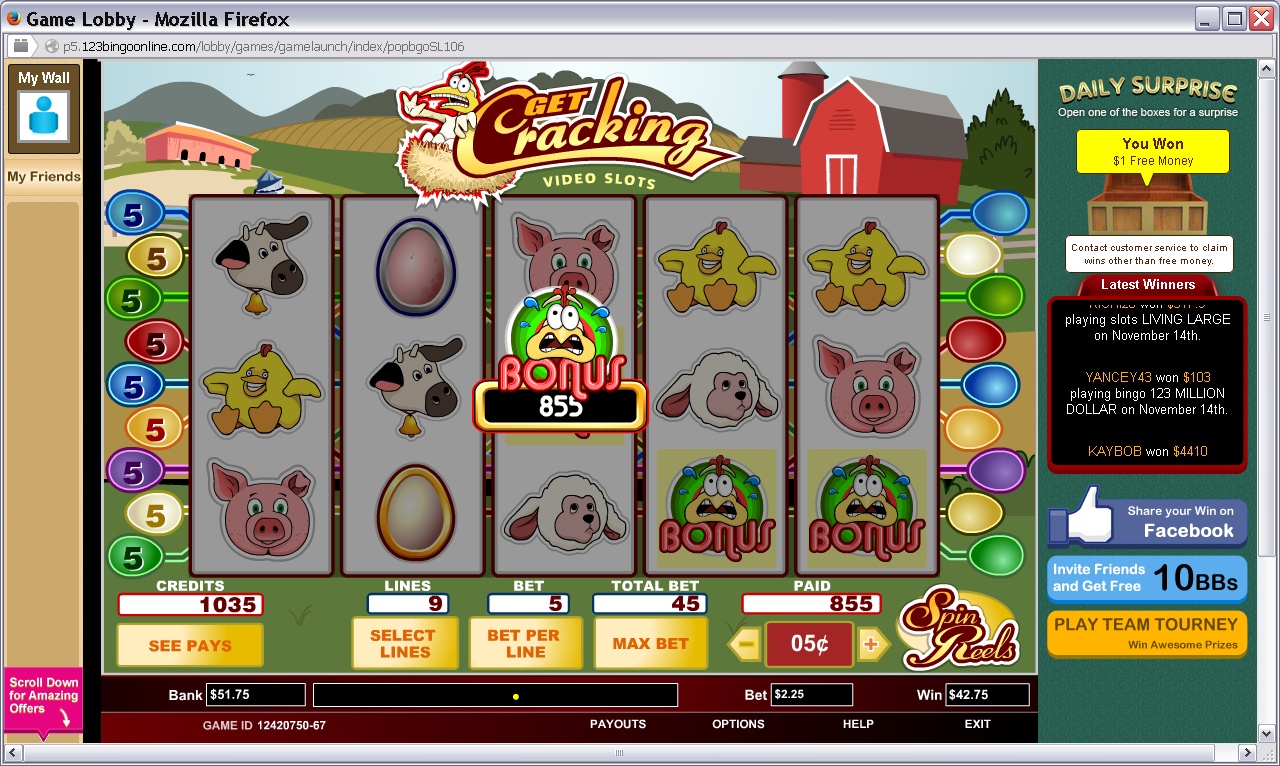Join the Play Team Tourney
The image size is (1280, 766).
click(1147, 633)
